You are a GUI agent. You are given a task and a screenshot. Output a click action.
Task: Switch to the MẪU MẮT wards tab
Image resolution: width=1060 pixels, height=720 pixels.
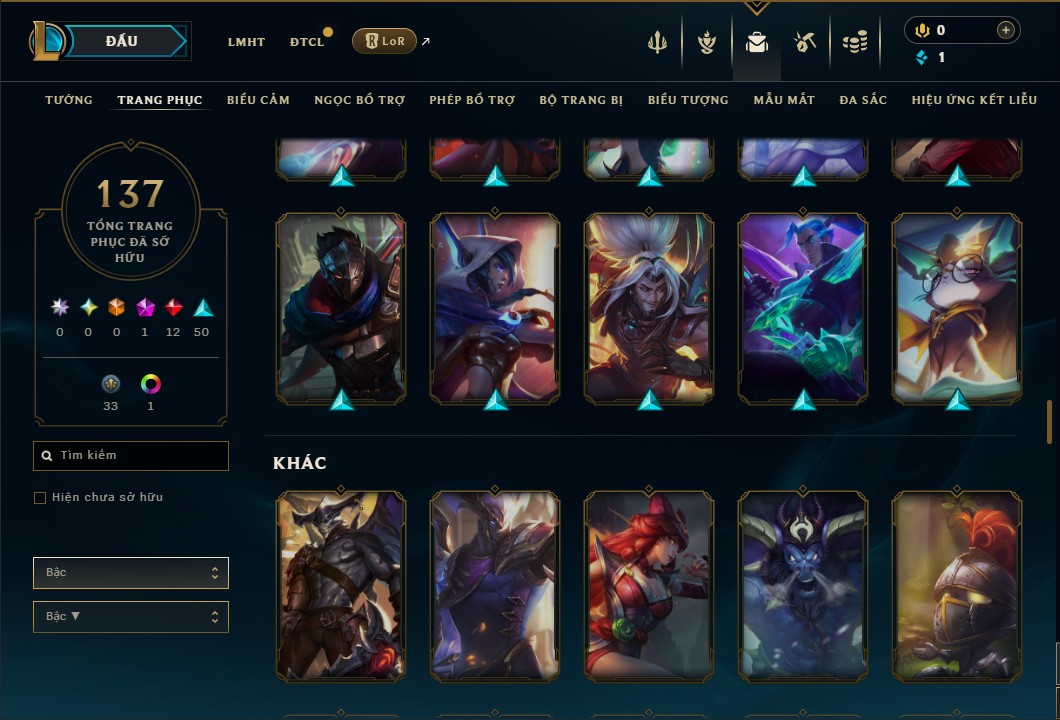784,100
